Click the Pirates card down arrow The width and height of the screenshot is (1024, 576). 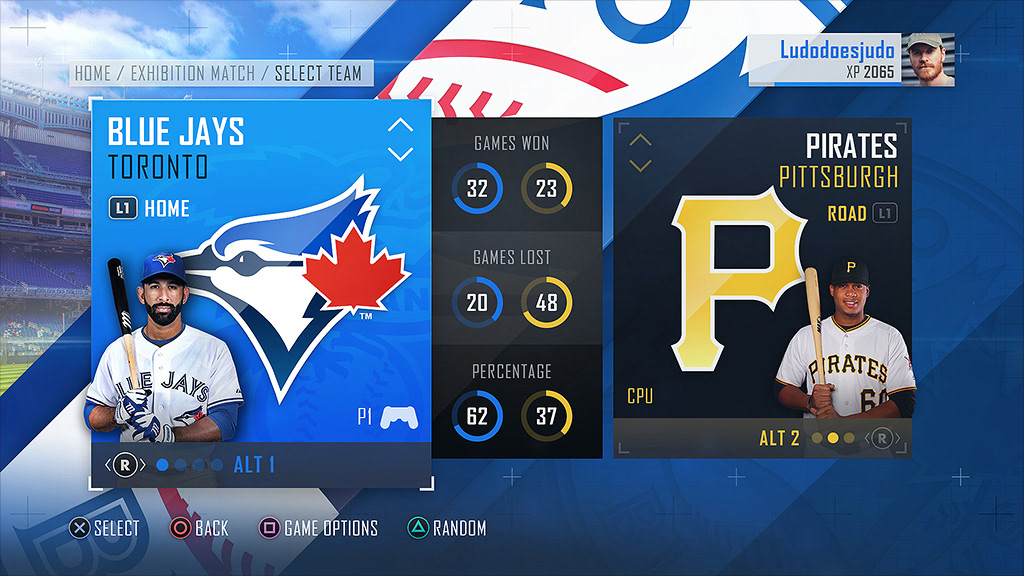[640, 165]
